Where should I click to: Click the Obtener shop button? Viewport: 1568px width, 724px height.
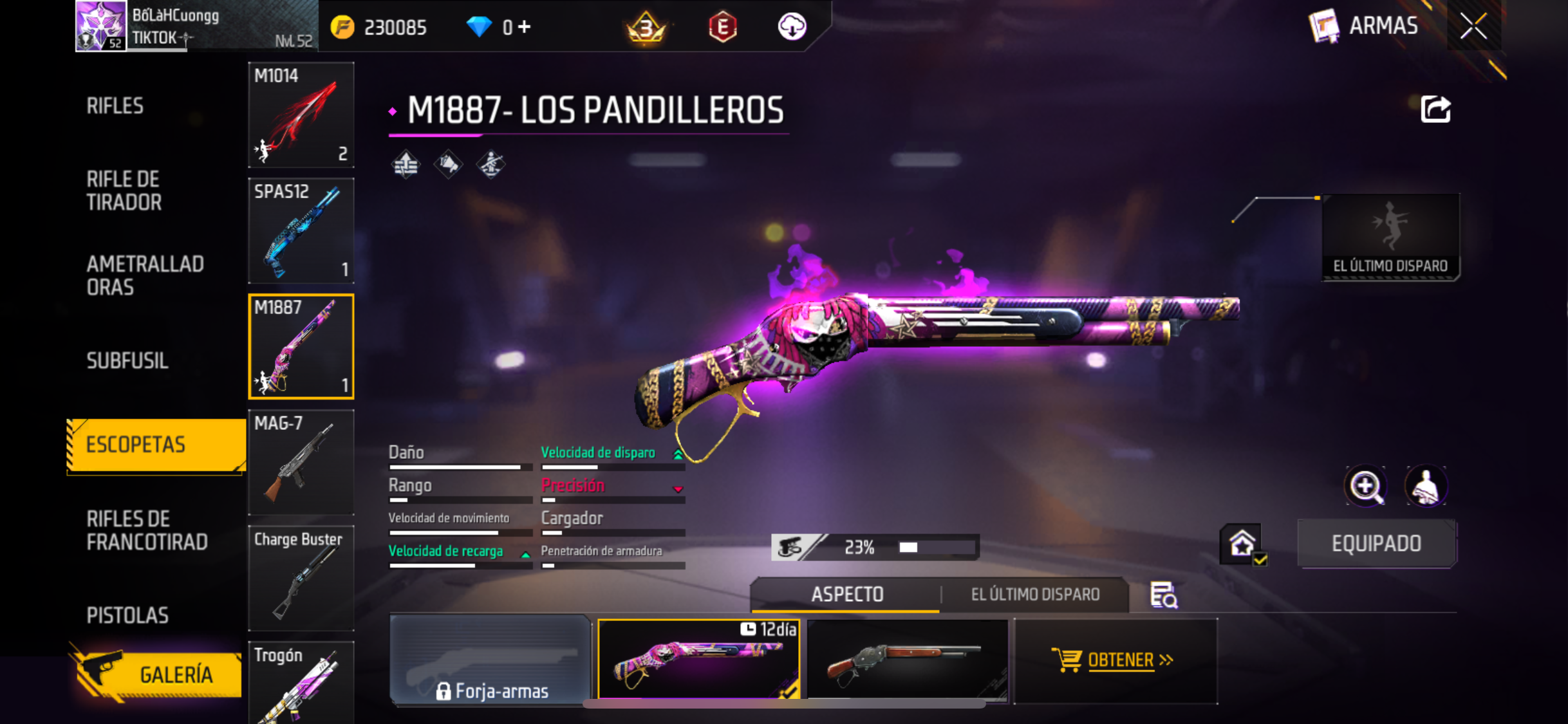(1115, 660)
